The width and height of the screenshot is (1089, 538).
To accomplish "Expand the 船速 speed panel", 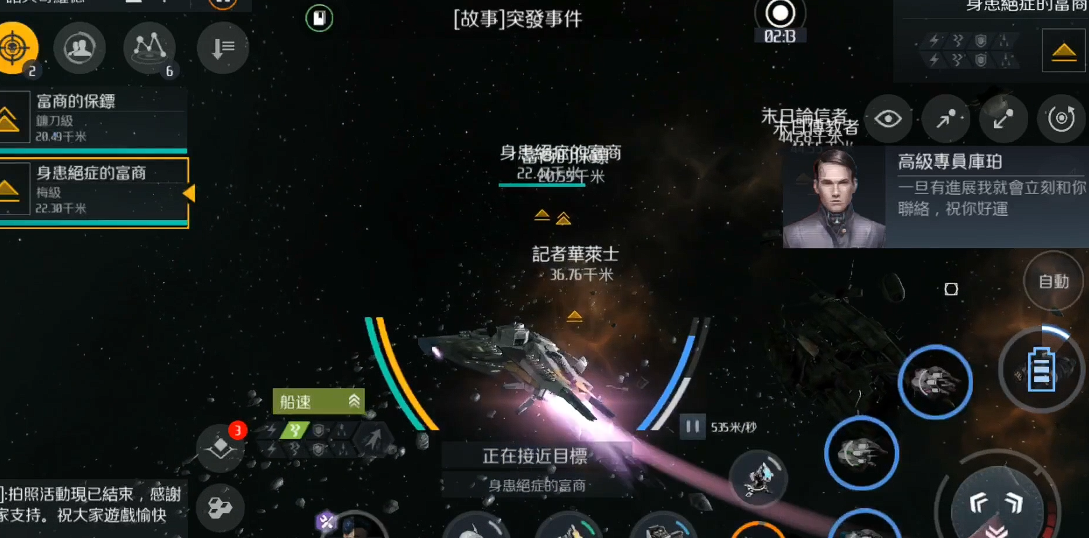I will click(x=318, y=402).
